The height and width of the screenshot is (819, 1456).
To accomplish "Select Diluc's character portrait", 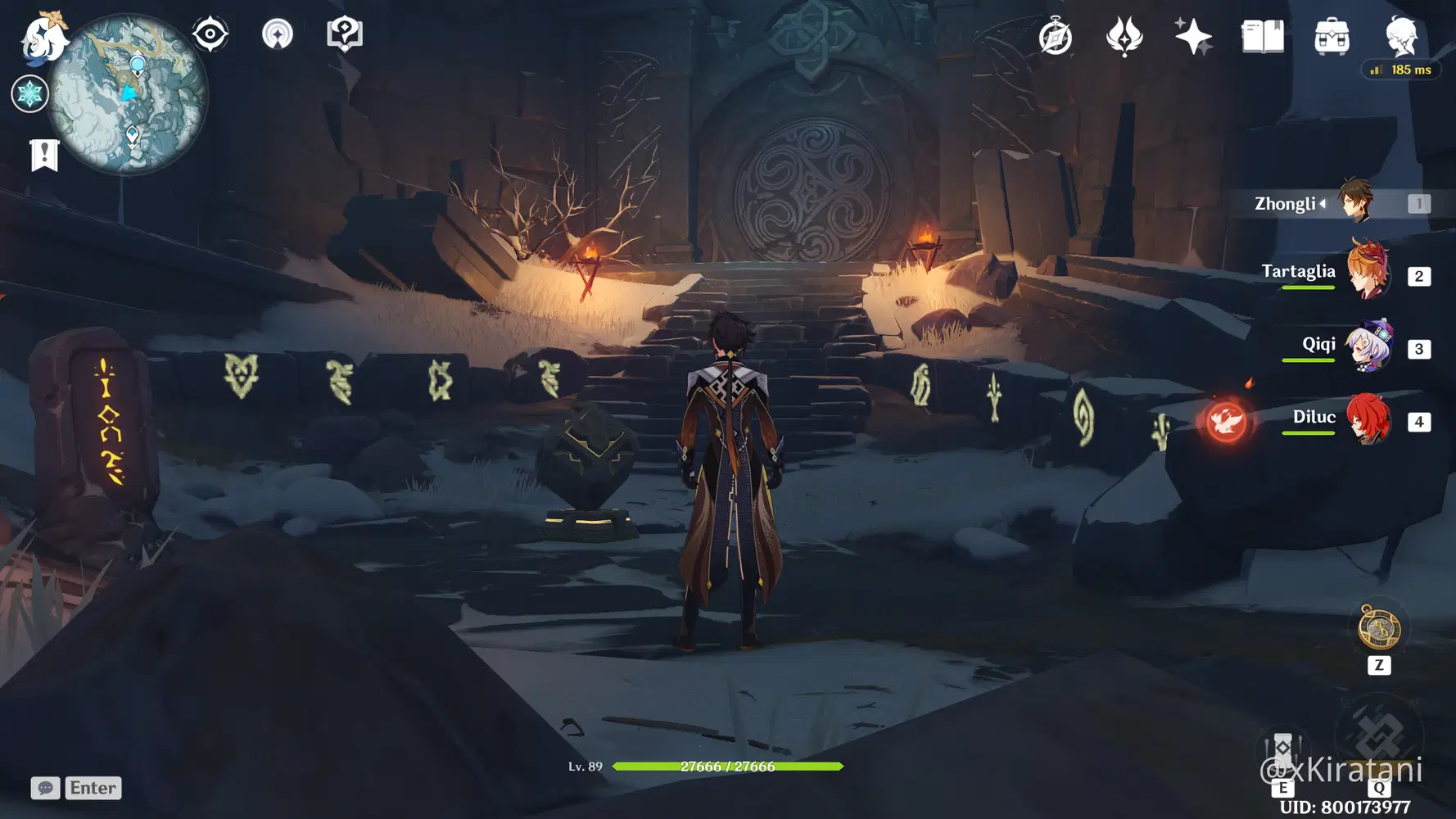I will click(1368, 421).
